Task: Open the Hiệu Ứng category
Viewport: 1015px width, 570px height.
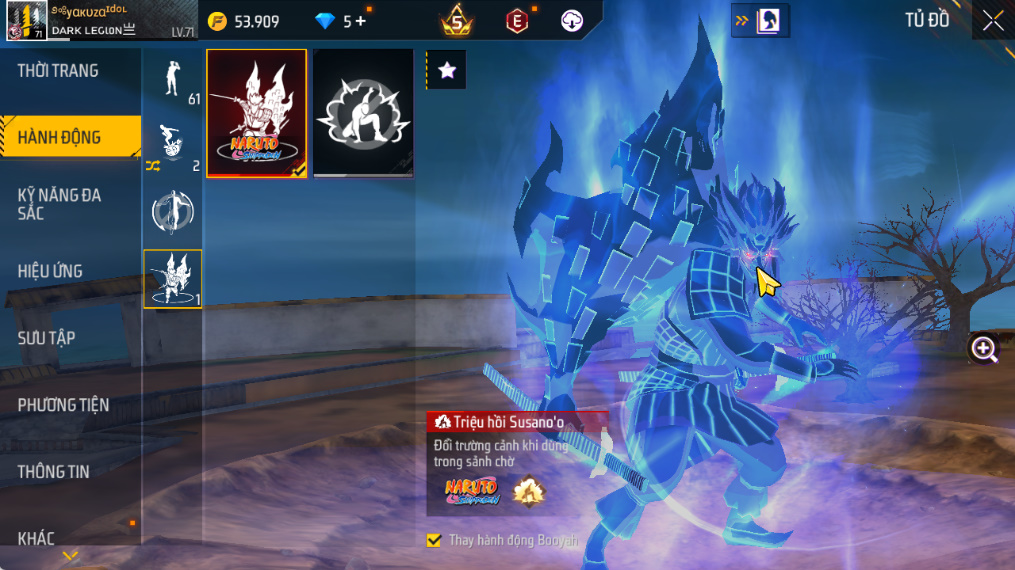Action: click(50, 271)
